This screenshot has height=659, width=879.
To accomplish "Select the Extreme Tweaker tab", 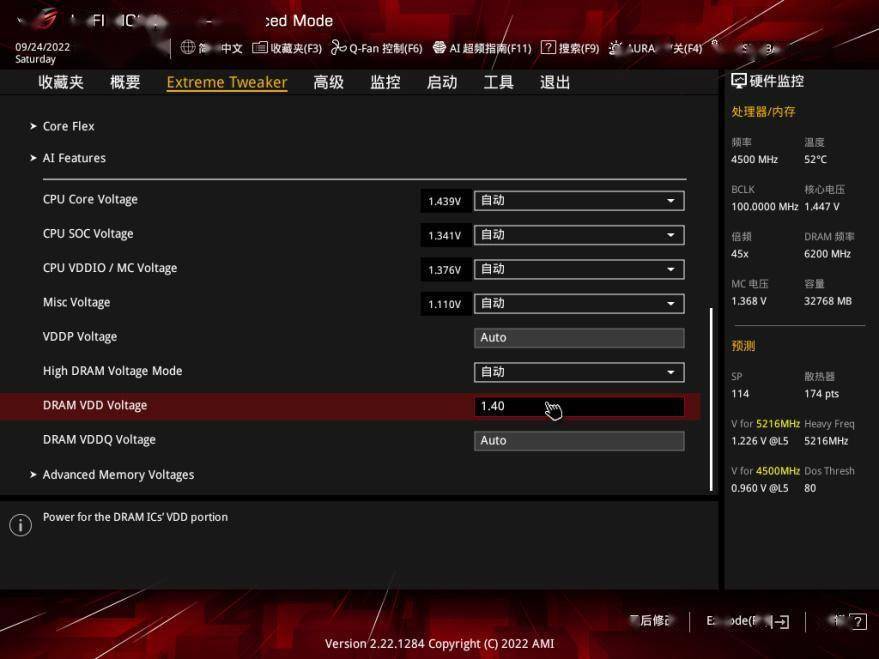I will 227,83.
